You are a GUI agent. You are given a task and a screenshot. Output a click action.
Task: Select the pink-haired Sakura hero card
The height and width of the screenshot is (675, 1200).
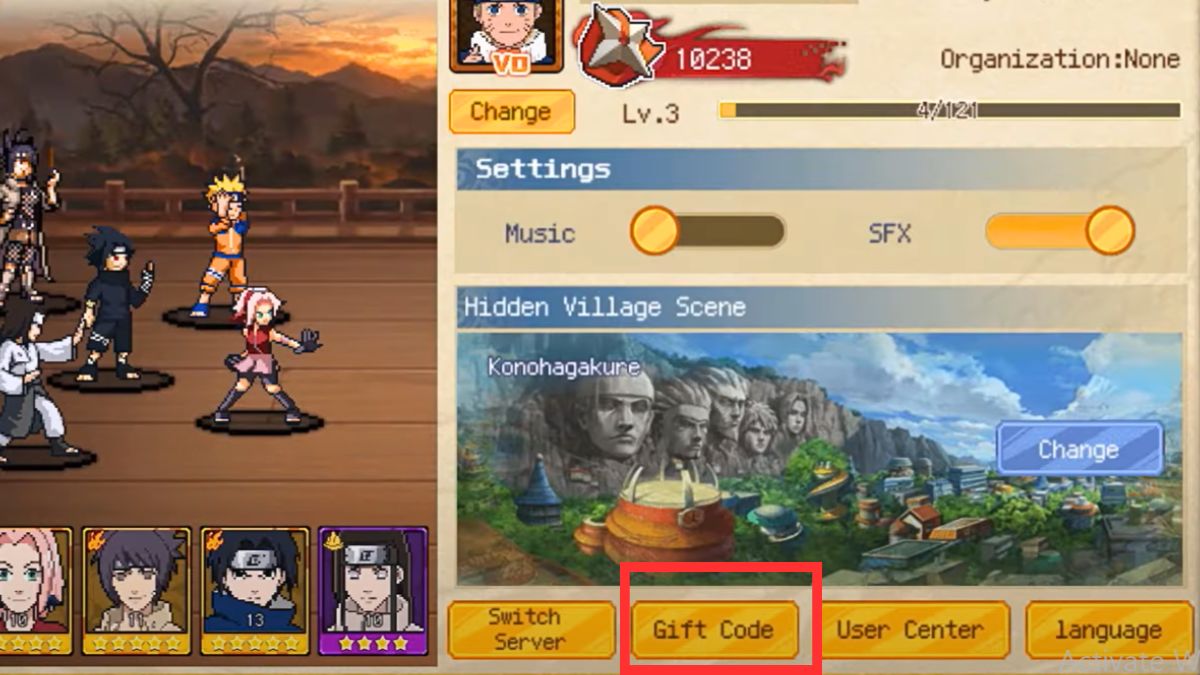(x=35, y=590)
